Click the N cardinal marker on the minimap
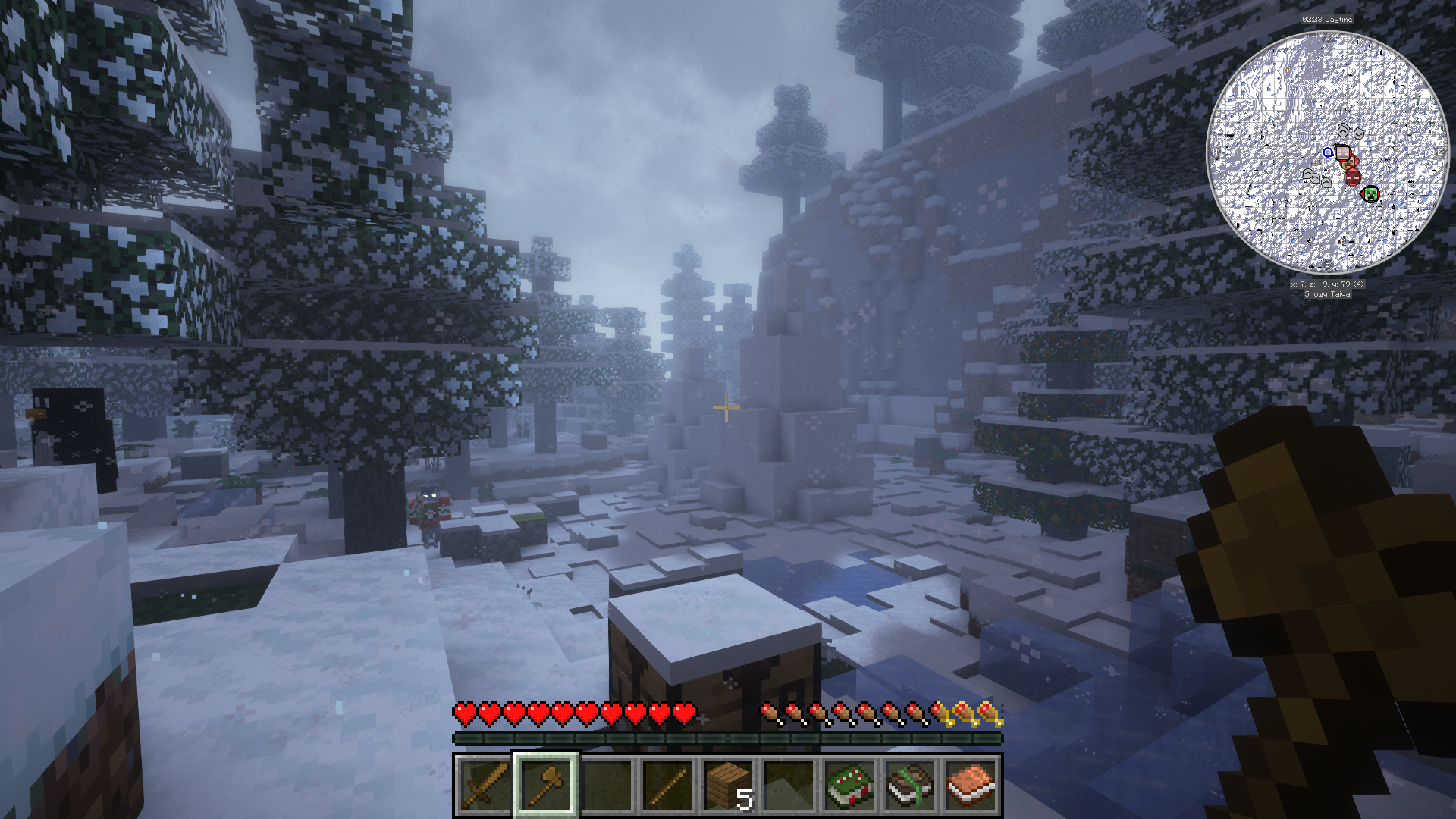1456x819 pixels. point(1326,40)
